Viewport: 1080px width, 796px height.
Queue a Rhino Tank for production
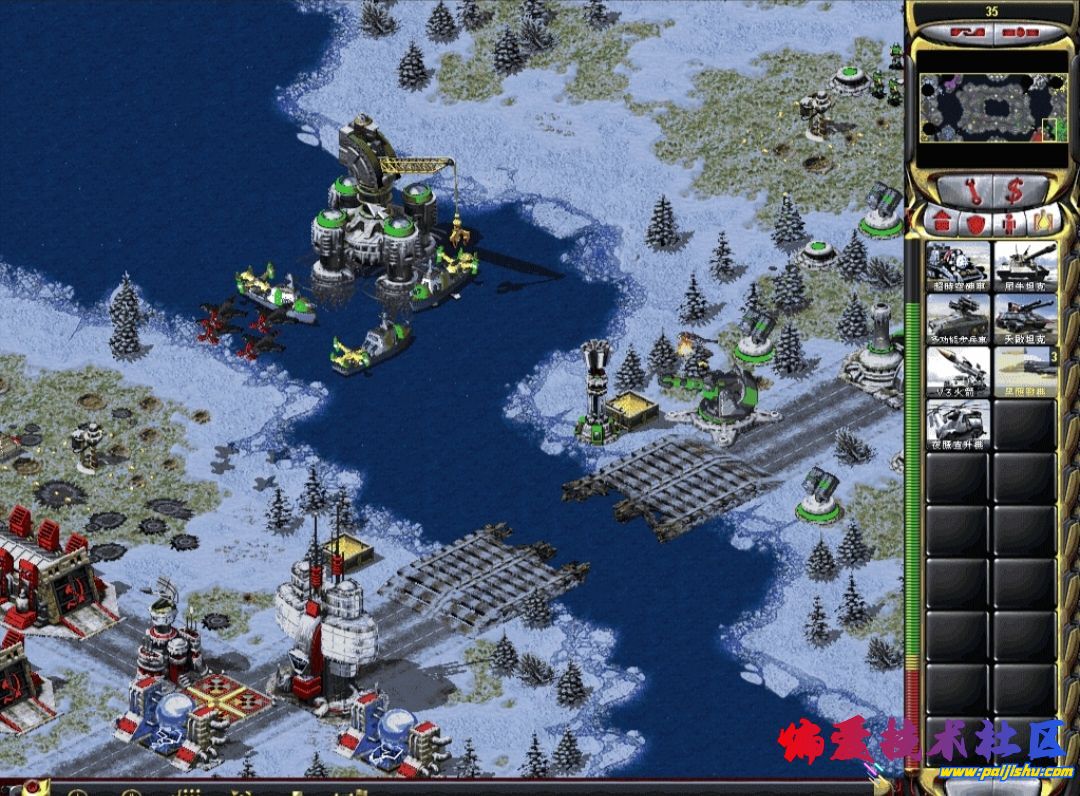[x=1025, y=265]
